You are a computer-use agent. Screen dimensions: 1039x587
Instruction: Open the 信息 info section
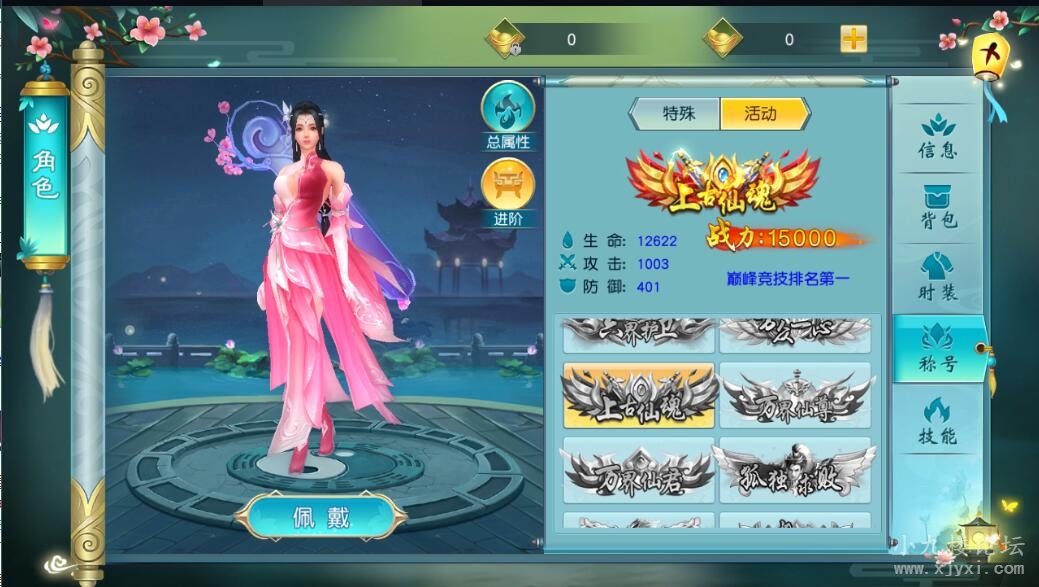pyautogui.click(x=937, y=137)
